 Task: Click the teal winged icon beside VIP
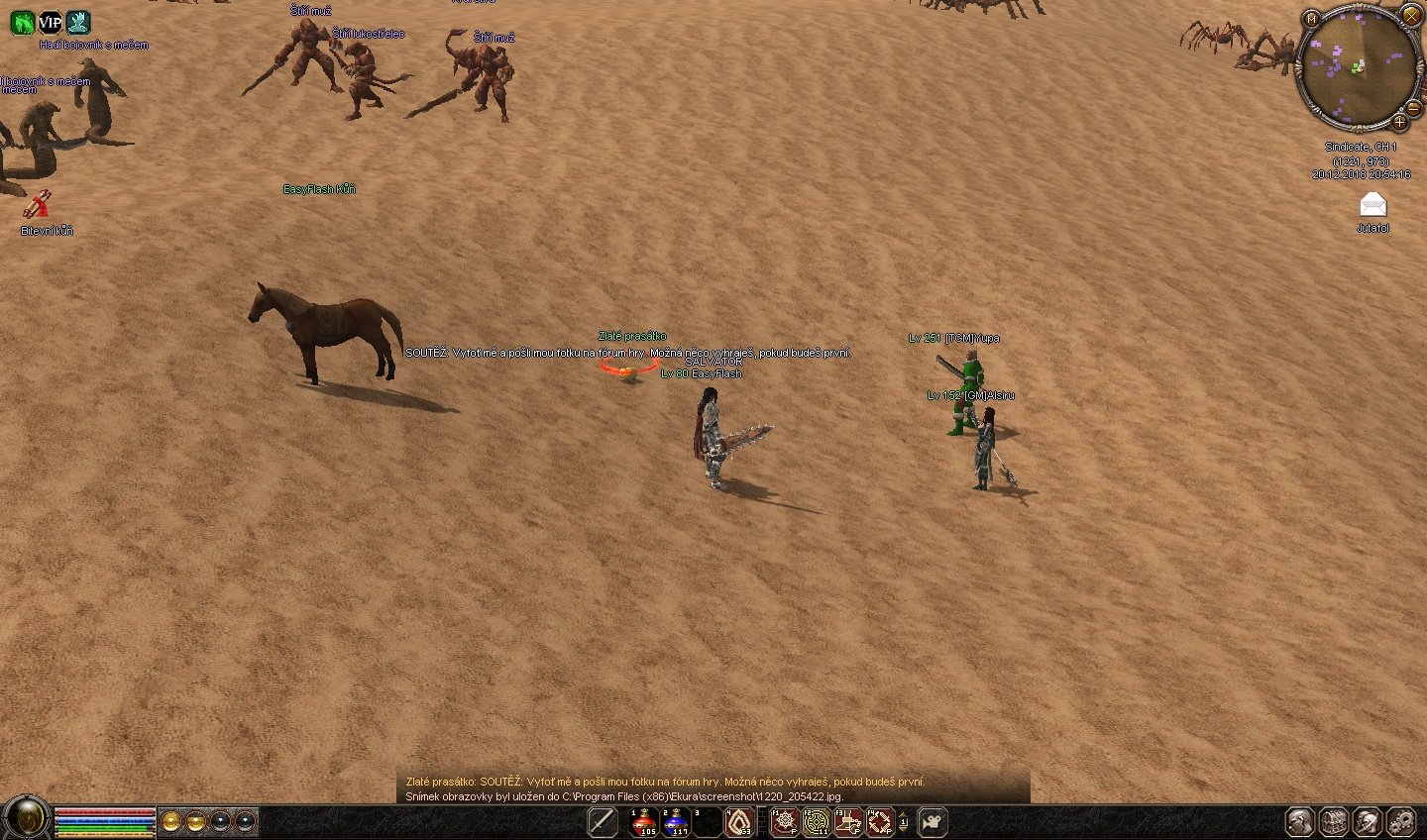[78, 22]
